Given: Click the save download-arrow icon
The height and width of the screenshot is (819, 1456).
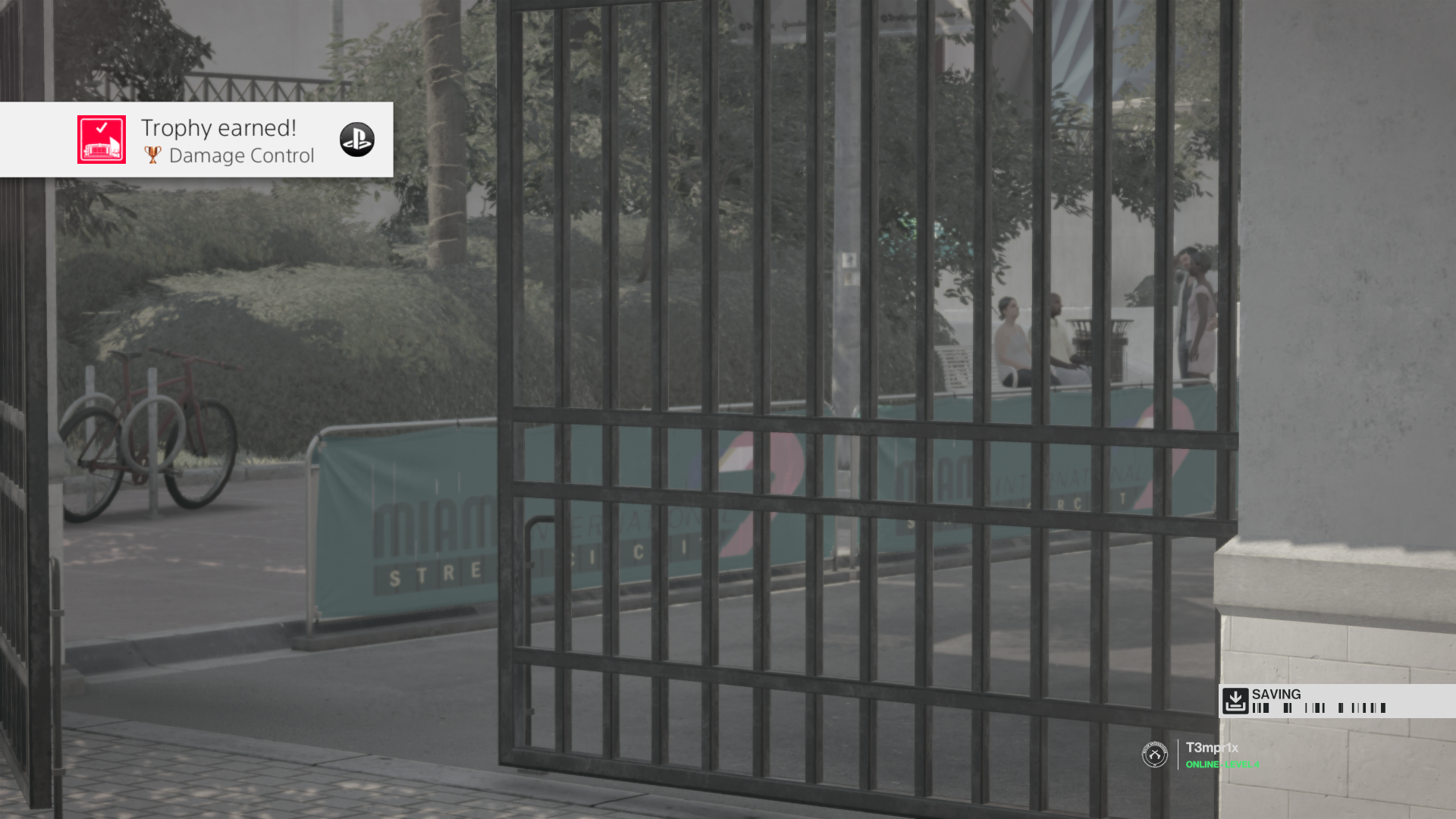Looking at the screenshot, I should 1235,701.
